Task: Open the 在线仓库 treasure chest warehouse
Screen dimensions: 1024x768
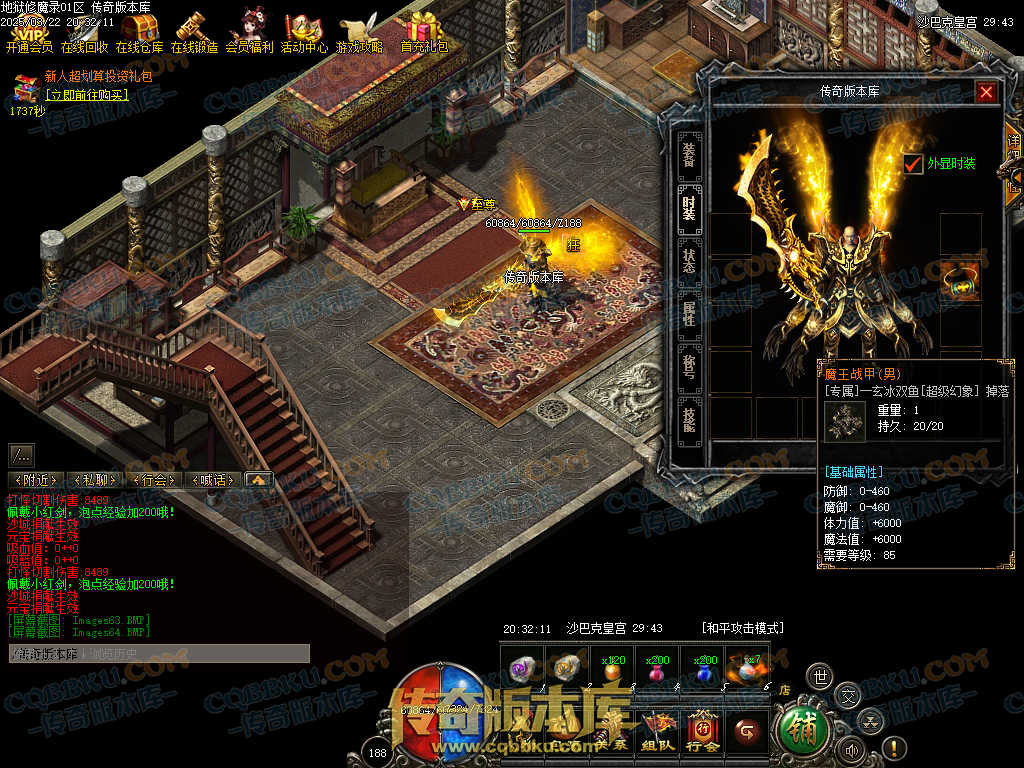Action: click(x=140, y=32)
